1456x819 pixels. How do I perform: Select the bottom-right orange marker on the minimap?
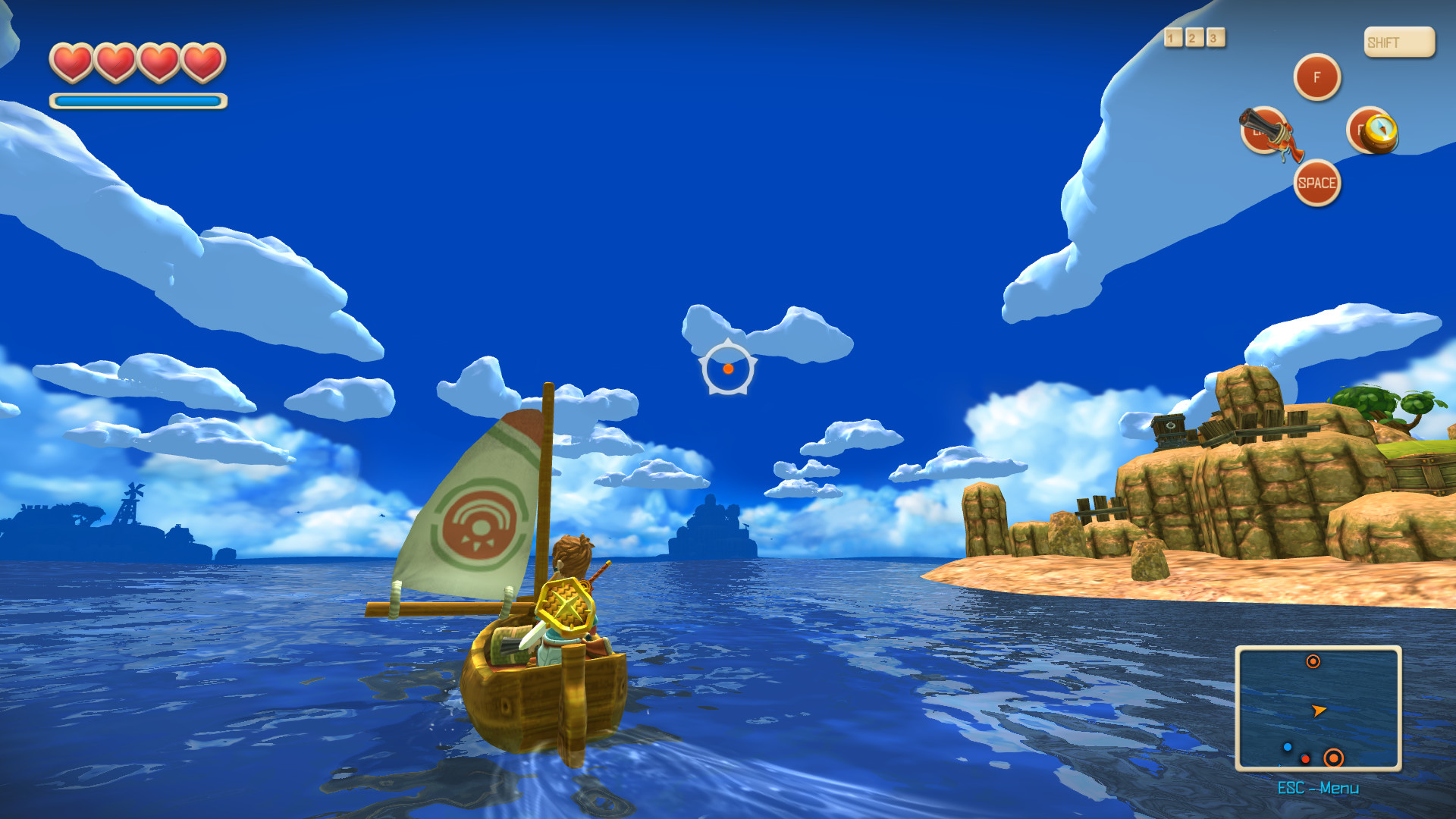[x=1333, y=758]
